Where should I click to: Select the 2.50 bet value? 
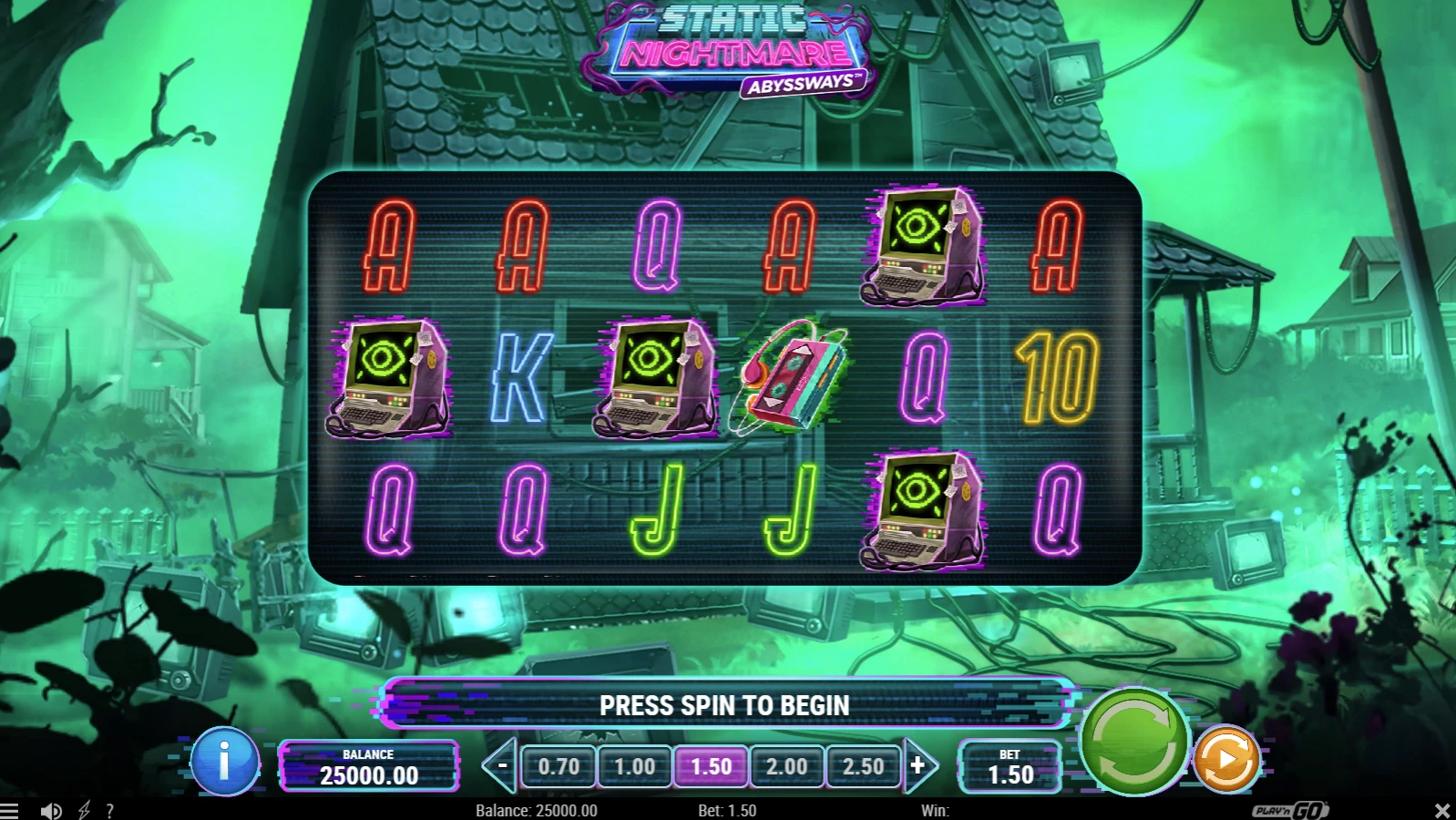[x=865, y=766]
